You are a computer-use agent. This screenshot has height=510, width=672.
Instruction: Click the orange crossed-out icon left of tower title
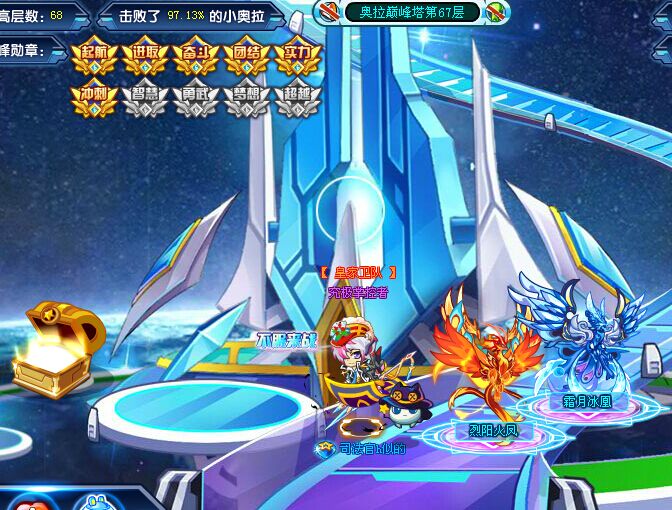click(329, 12)
